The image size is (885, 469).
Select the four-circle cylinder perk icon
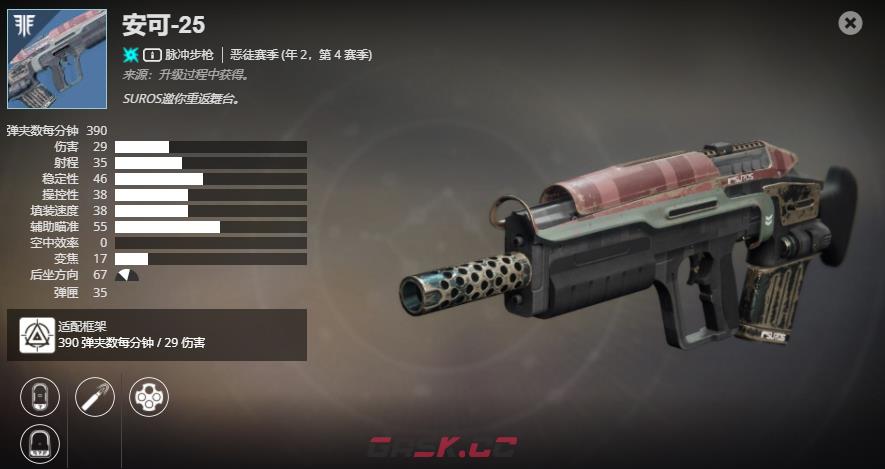pos(149,397)
